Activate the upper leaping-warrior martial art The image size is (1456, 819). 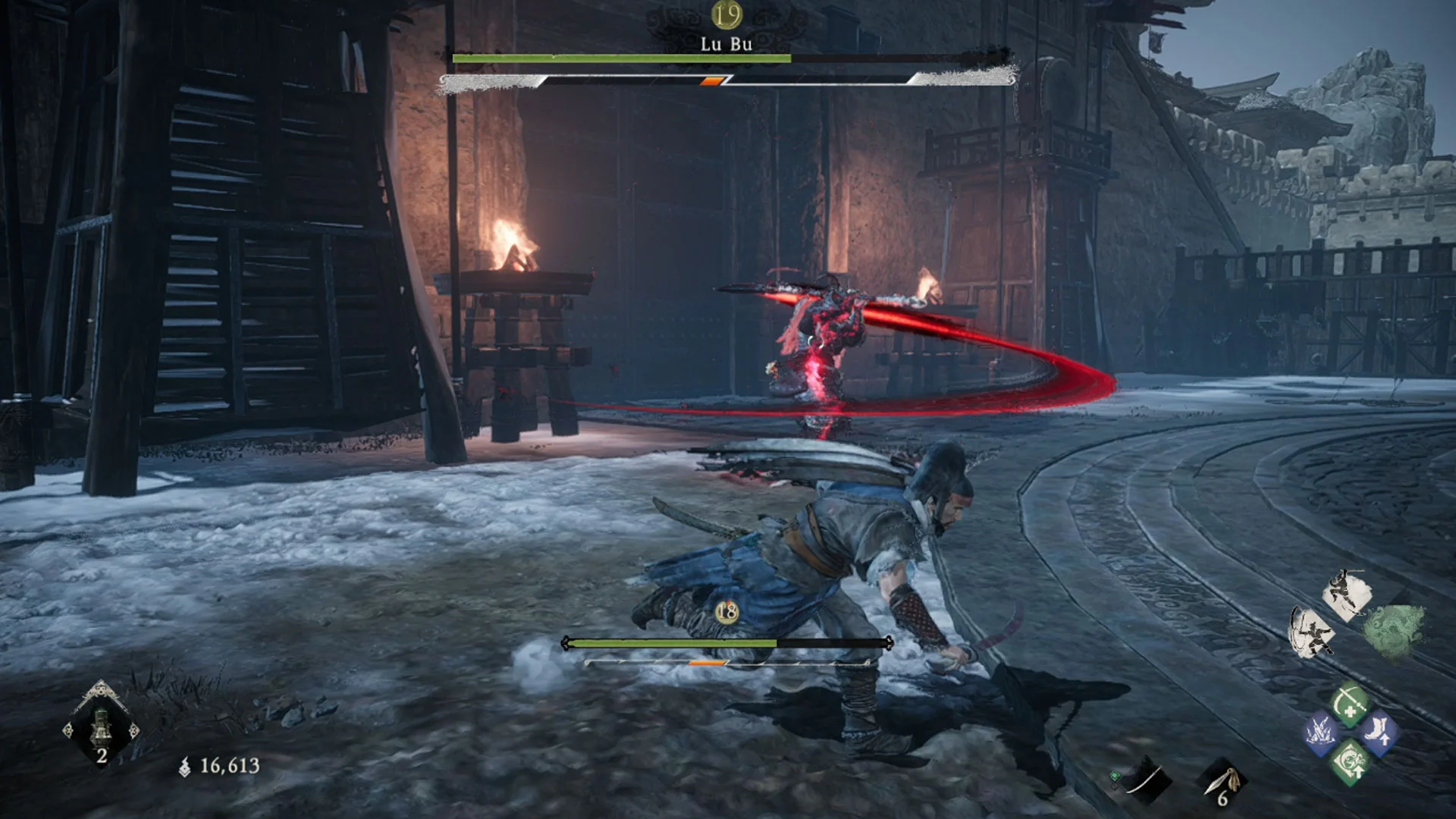pos(1346,595)
